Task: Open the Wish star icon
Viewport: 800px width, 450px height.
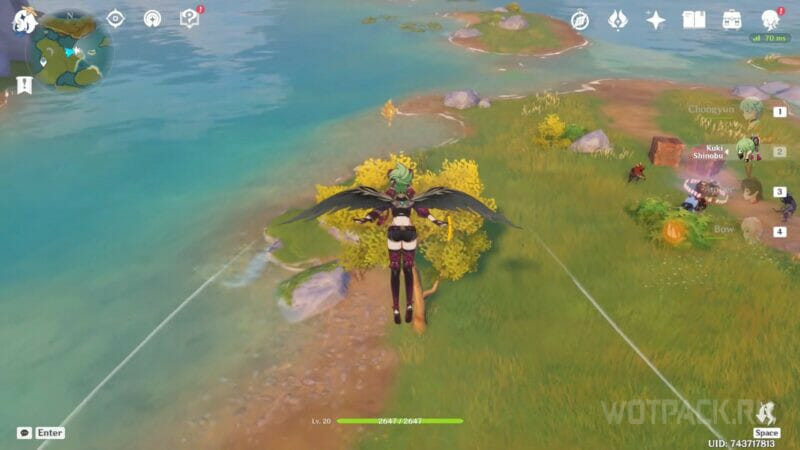Action: tap(655, 20)
